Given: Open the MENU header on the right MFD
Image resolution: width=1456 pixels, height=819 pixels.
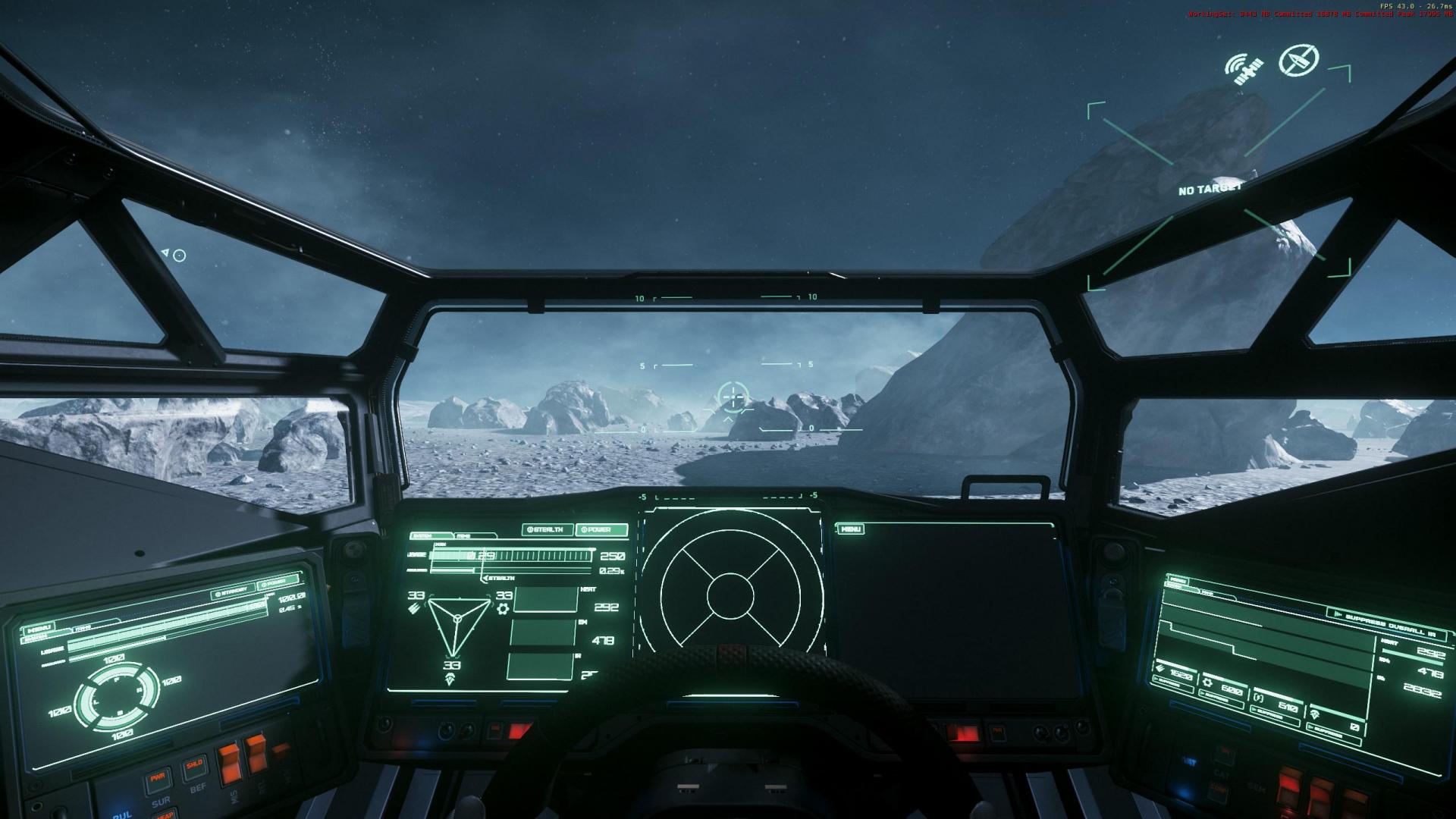Looking at the screenshot, I should [x=1178, y=581].
